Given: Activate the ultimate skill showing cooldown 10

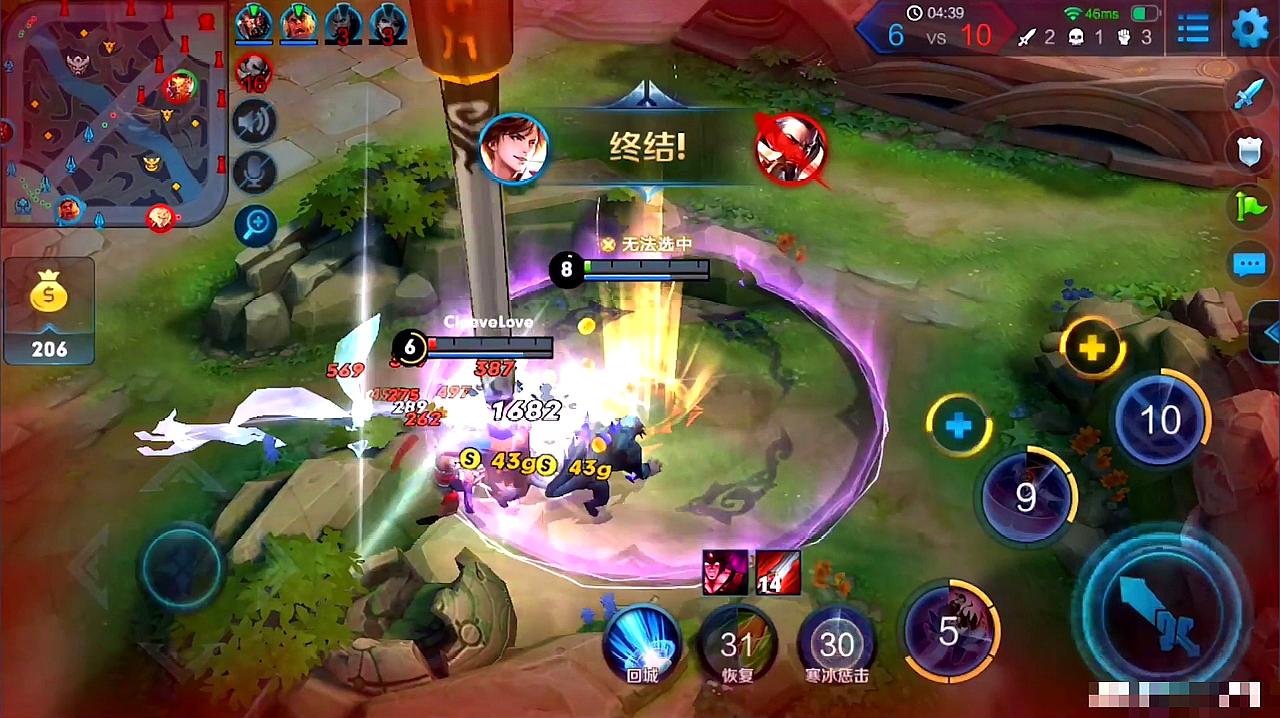Looking at the screenshot, I should tap(1160, 420).
